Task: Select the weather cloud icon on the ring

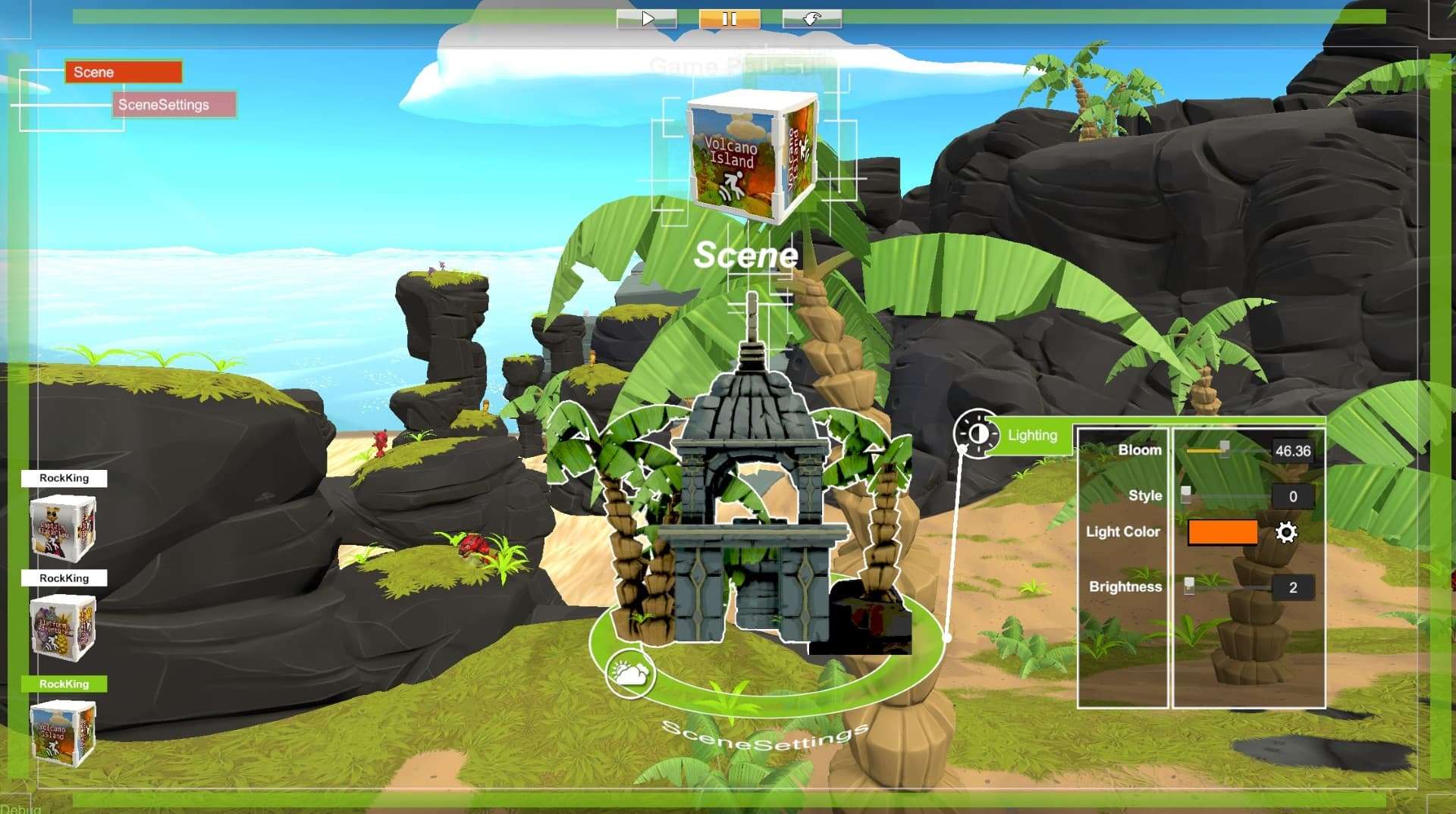Action: click(x=629, y=672)
